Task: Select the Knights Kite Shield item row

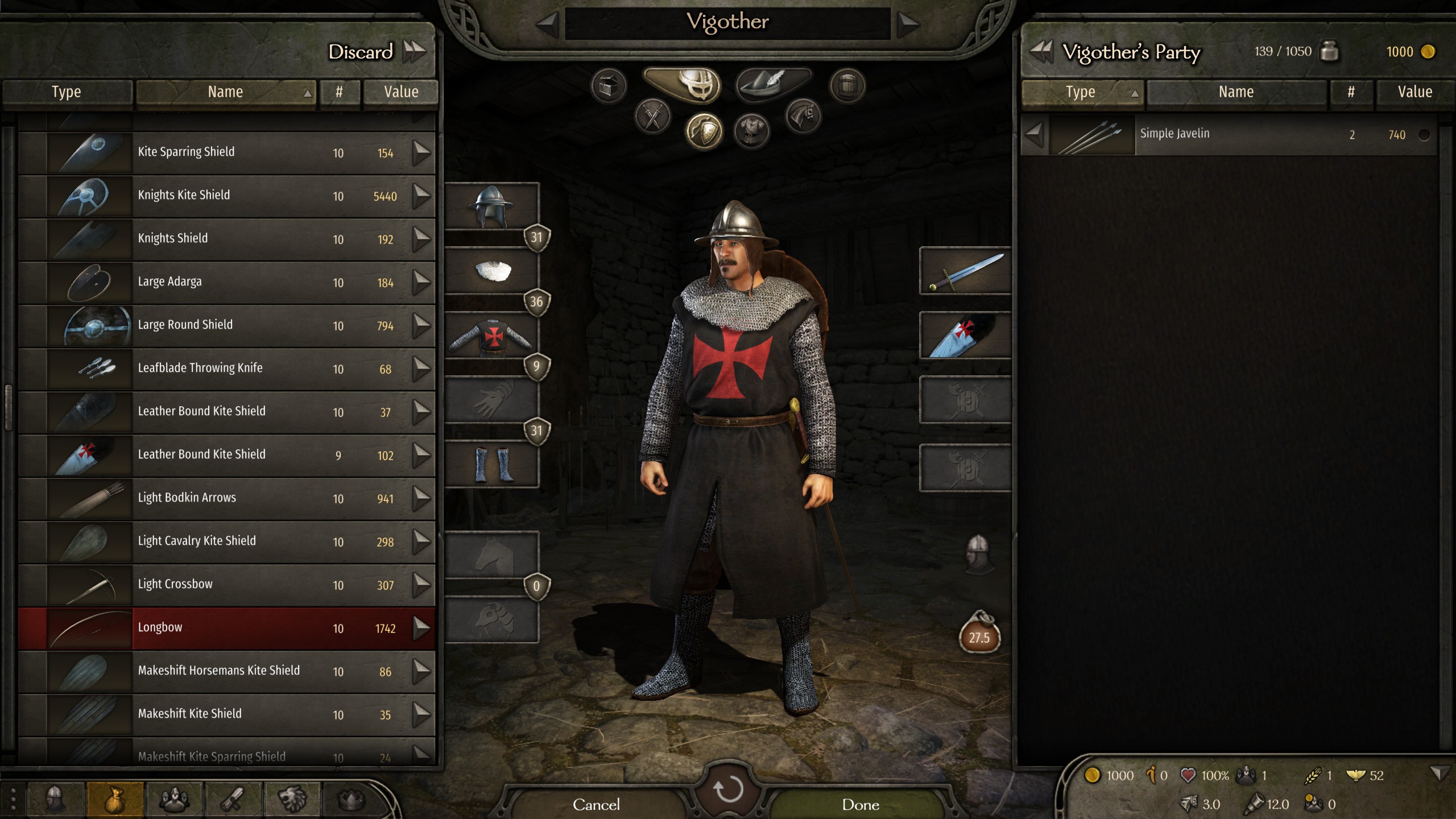Action: [x=227, y=196]
